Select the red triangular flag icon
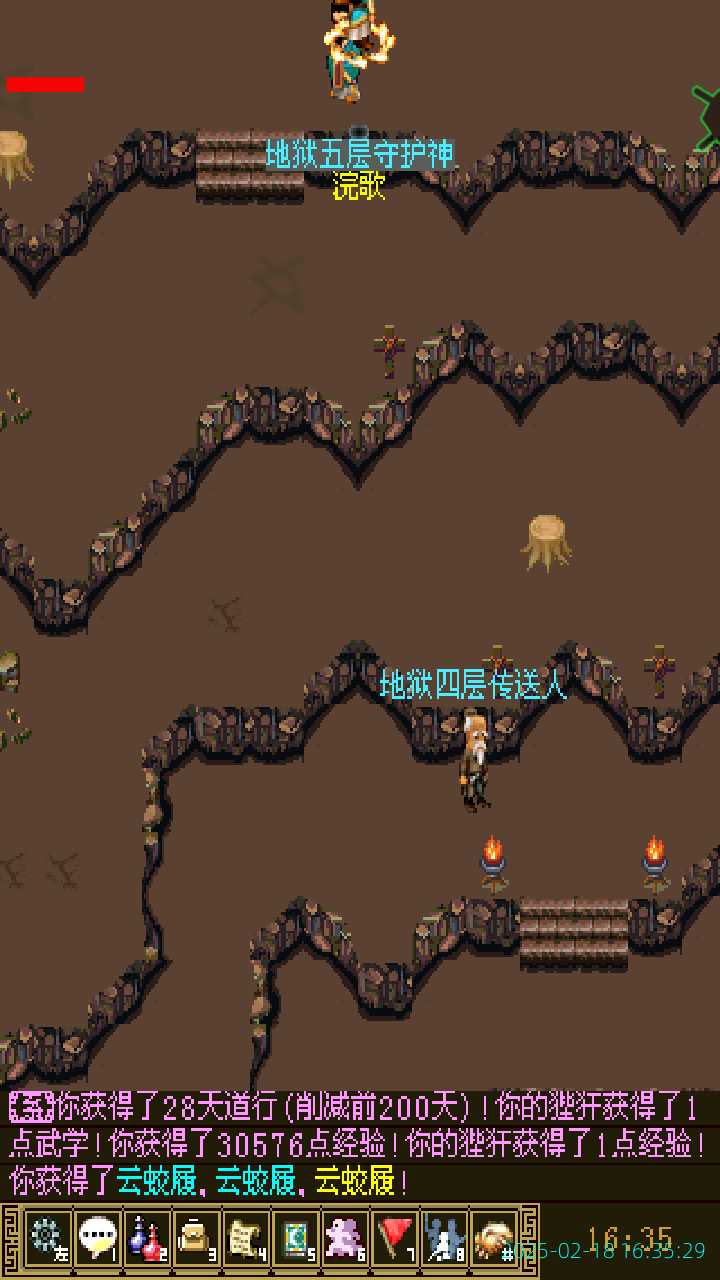Viewport: 720px width, 1280px height. coord(396,1238)
